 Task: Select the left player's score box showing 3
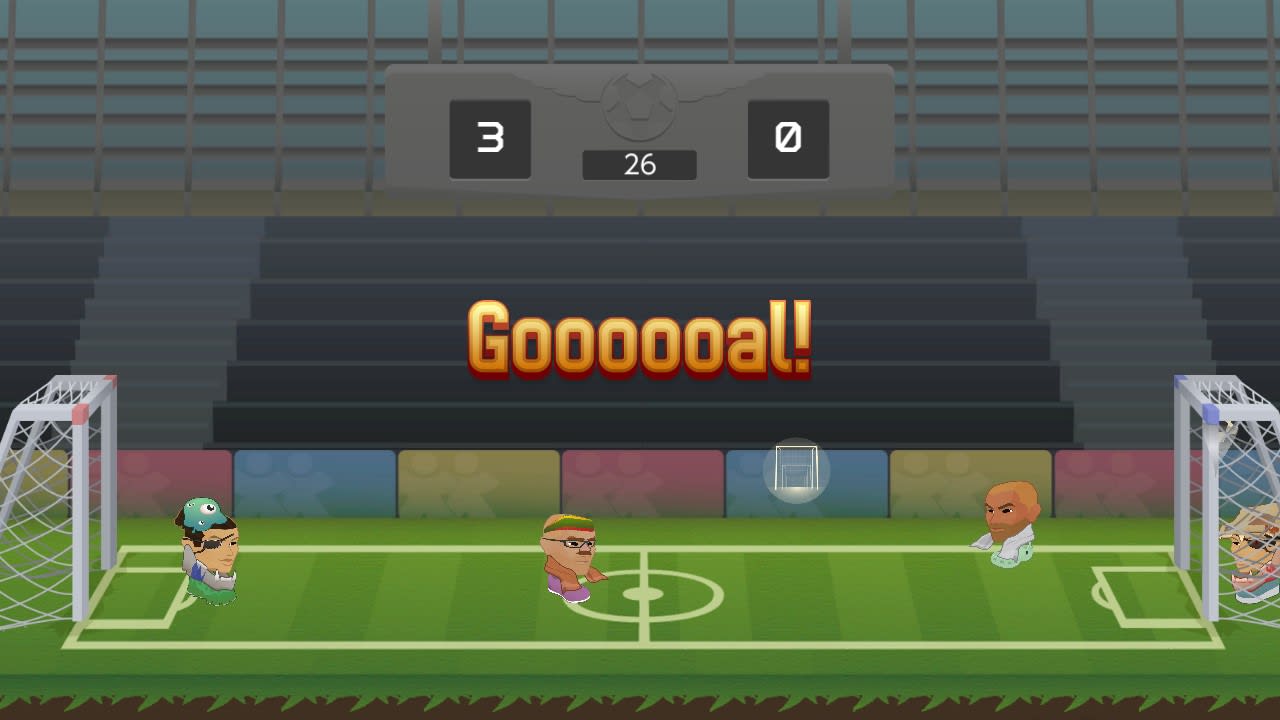coord(490,139)
